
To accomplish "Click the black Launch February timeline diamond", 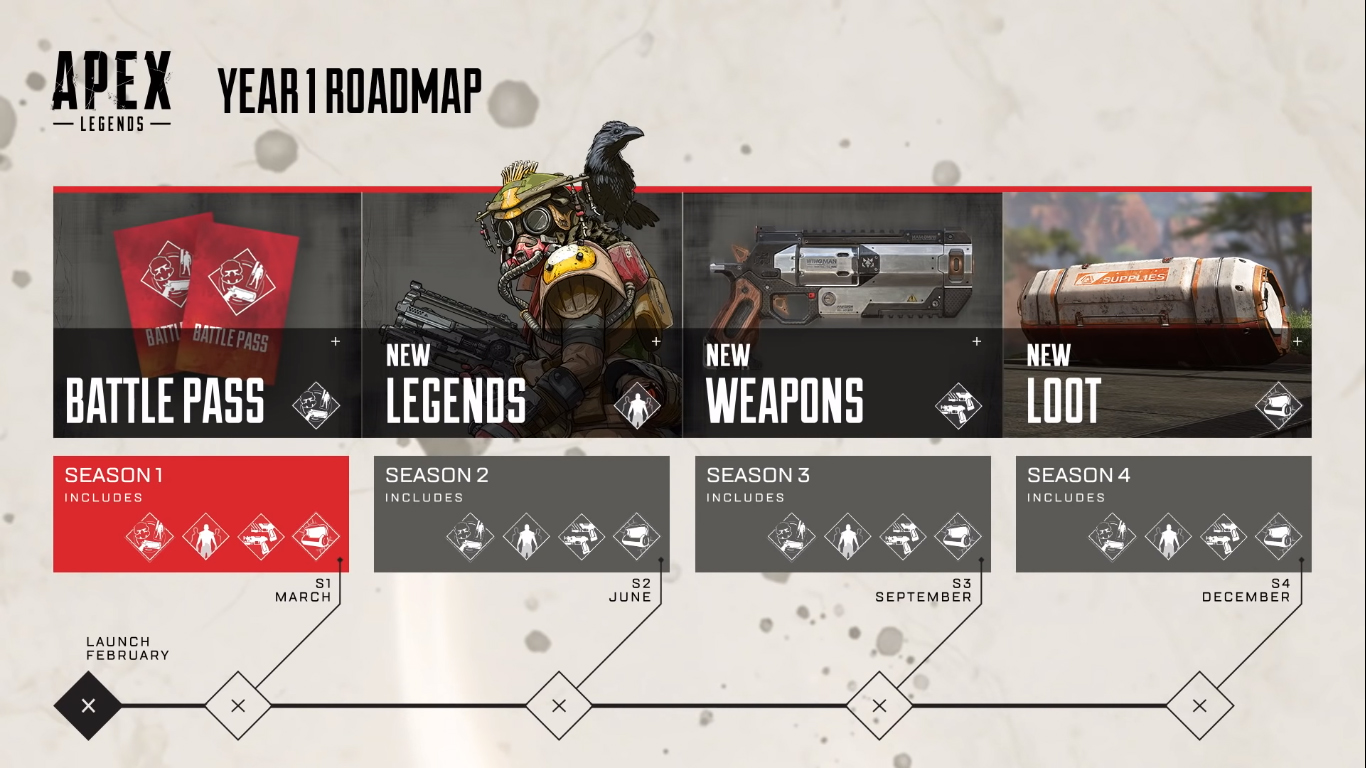I will click(88, 706).
